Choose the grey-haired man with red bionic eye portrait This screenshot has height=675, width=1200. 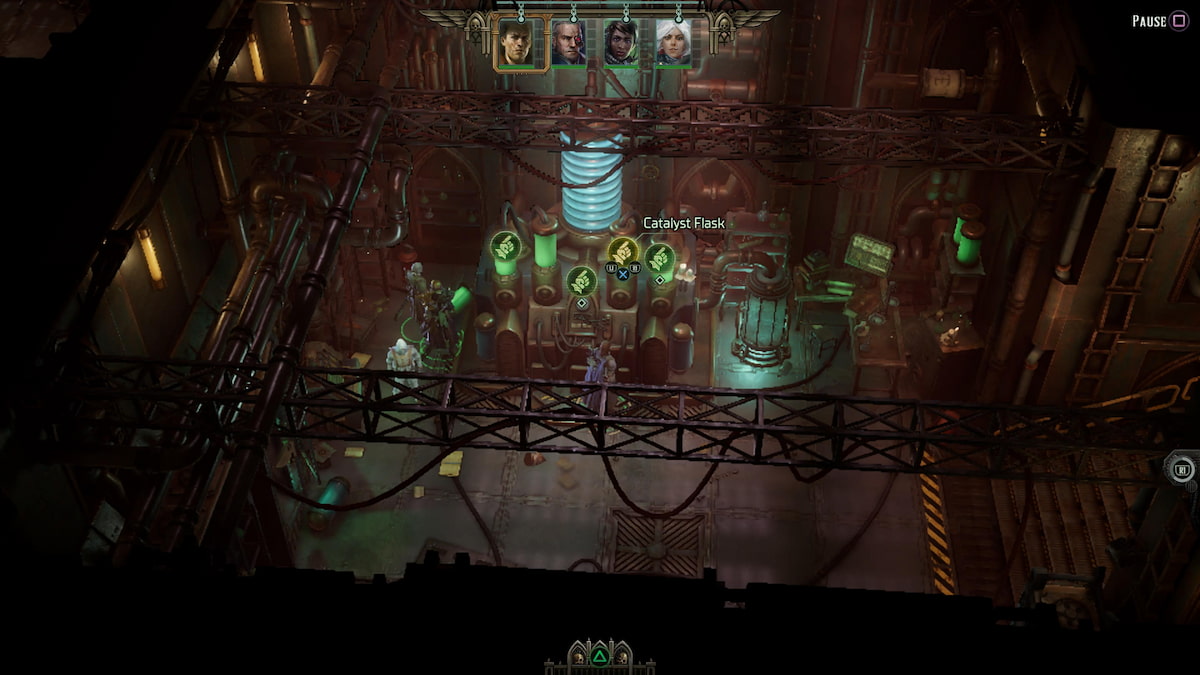(x=569, y=44)
